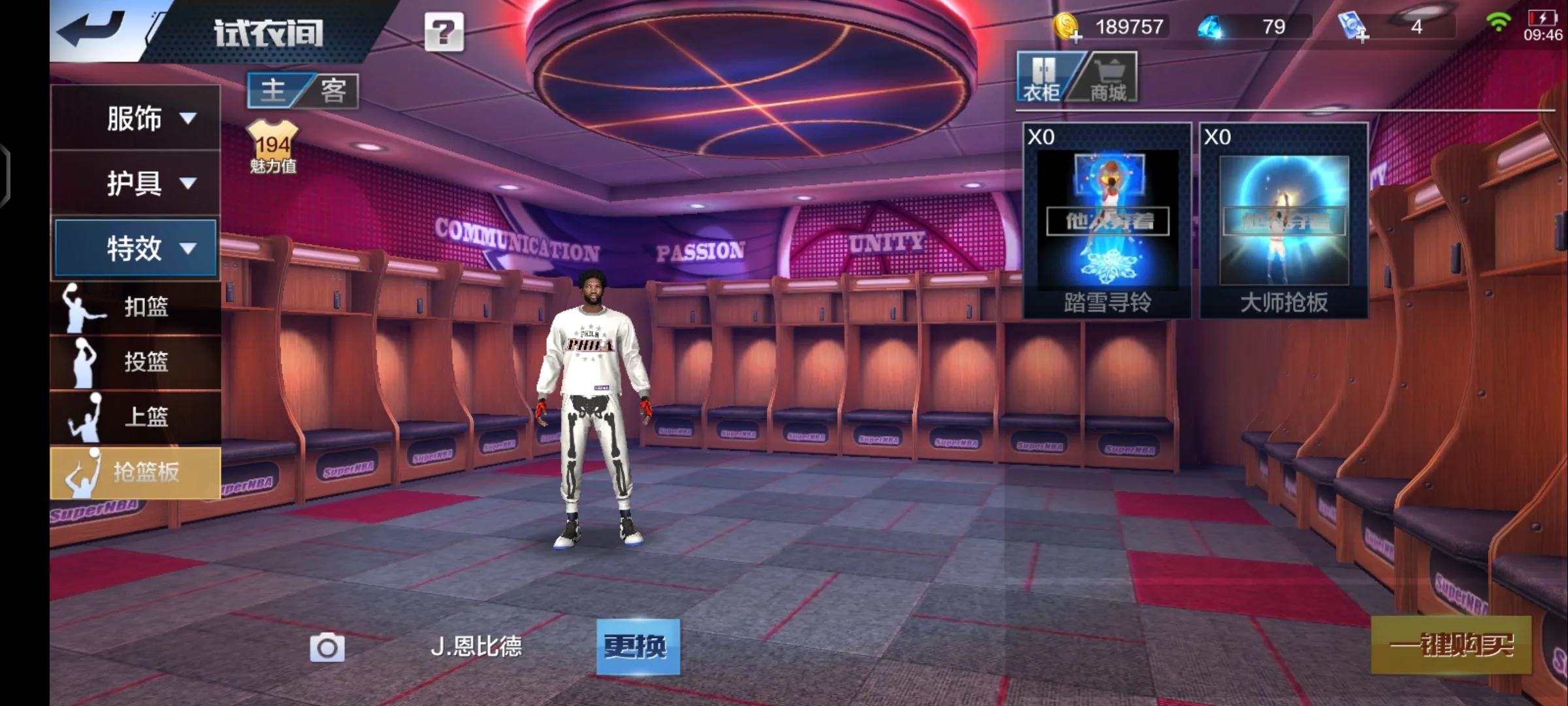Viewport: 1568px width, 706px height.
Task: Choose the 踏雪寻铃 effect card
Action: click(x=1107, y=220)
